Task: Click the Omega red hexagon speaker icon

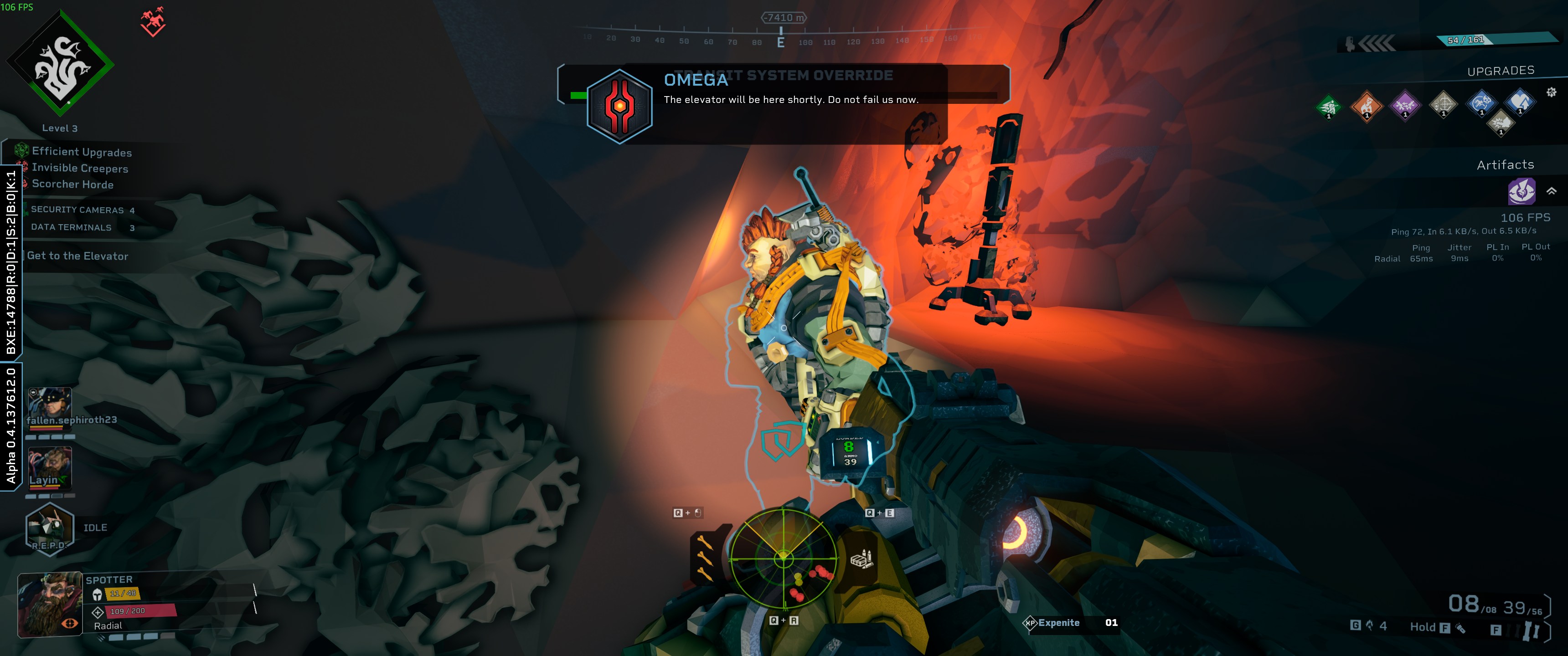Action: (x=619, y=107)
